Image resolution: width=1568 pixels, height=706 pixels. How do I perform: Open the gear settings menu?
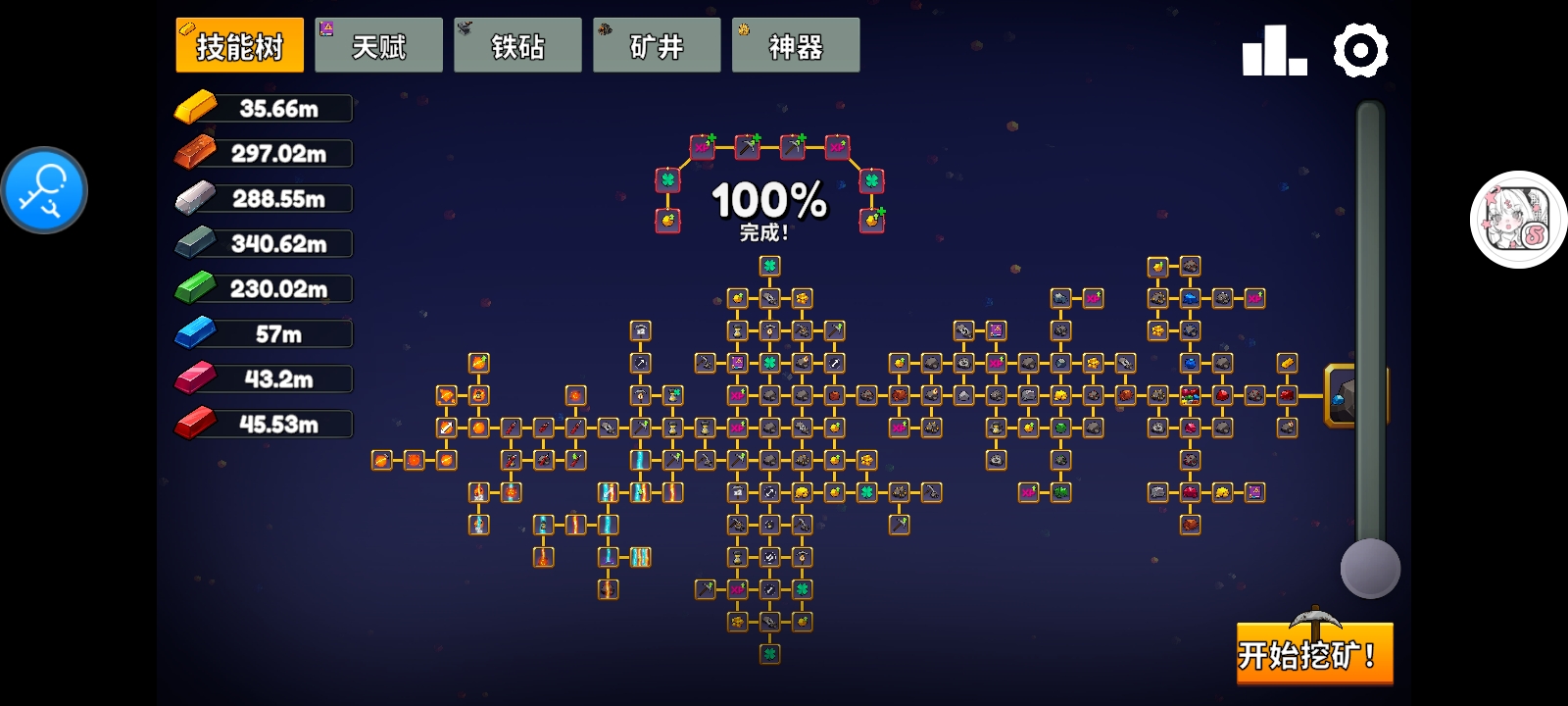1360,50
